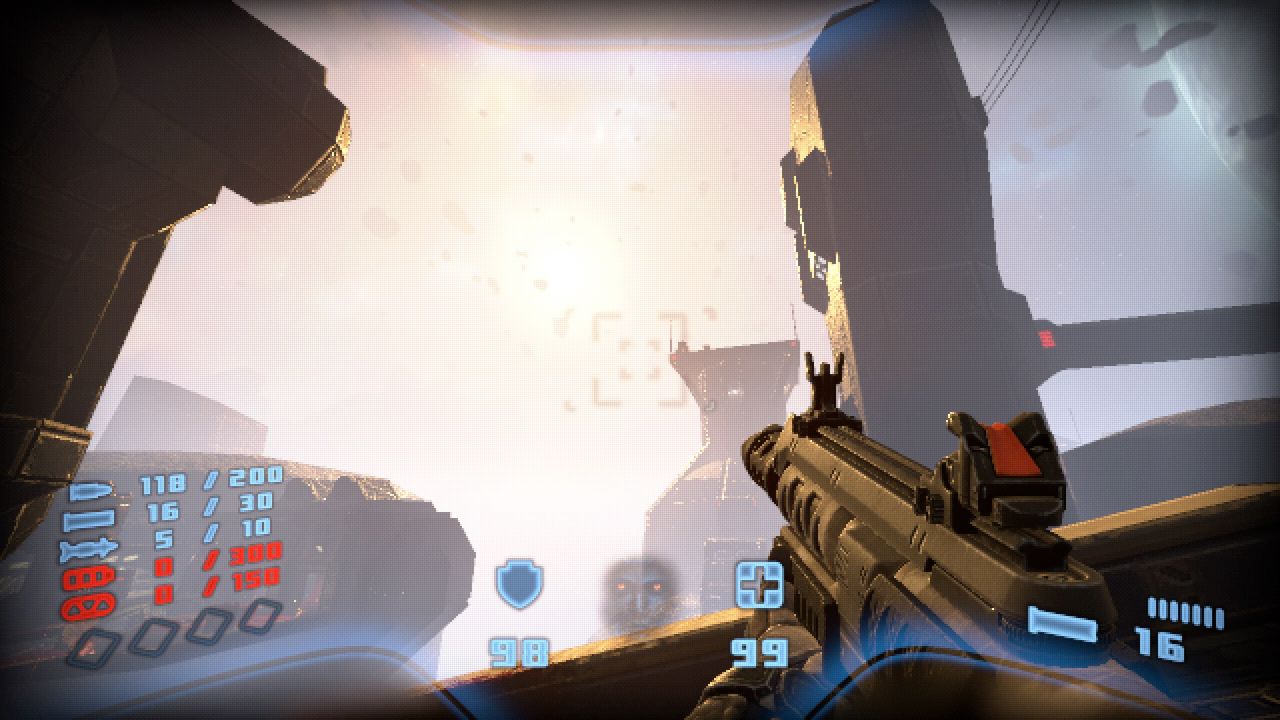
Task: Click the red energy cell ammo icon
Action: [x=91, y=577]
